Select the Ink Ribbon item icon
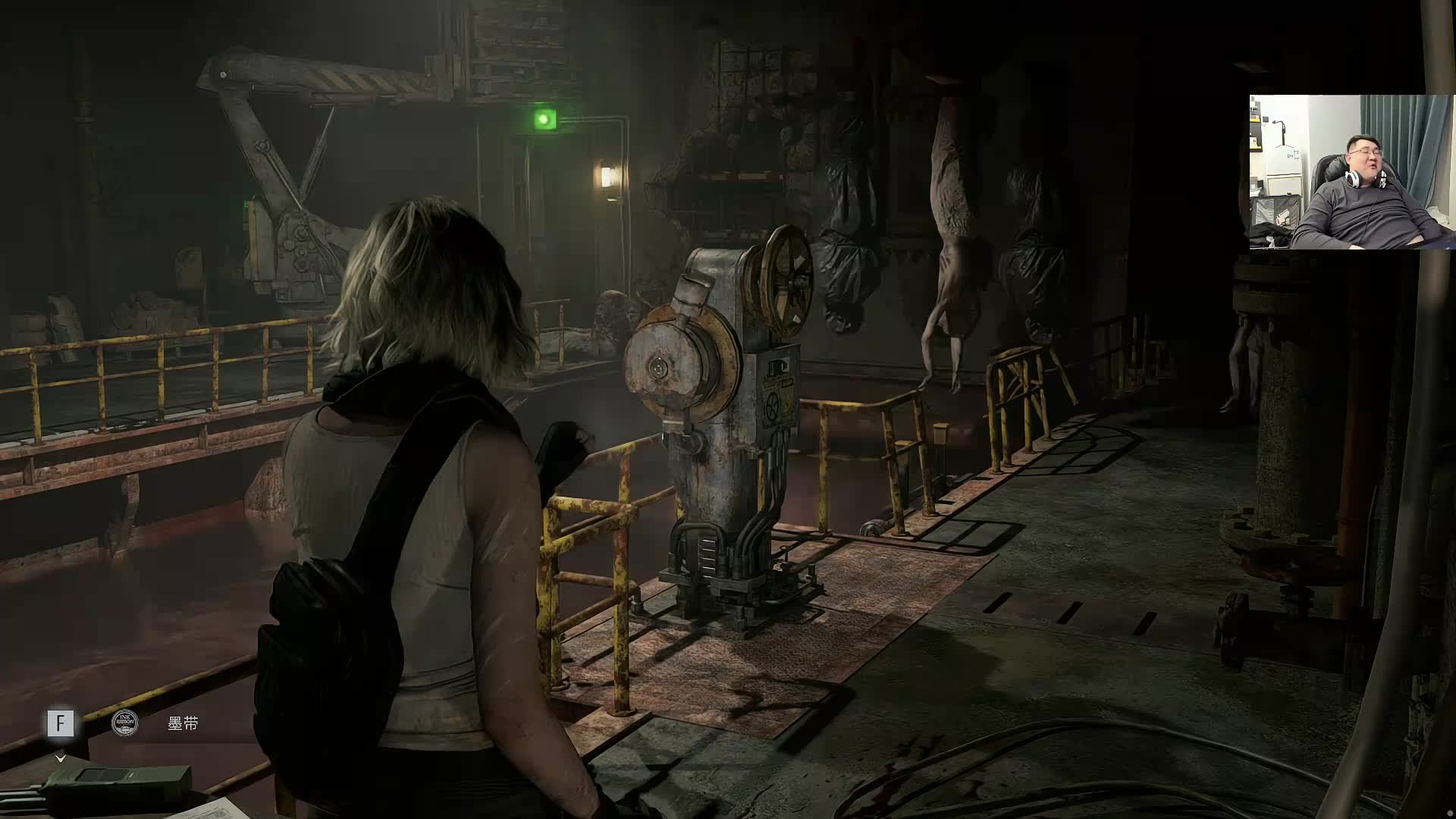1456x819 pixels. pos(125,723)
